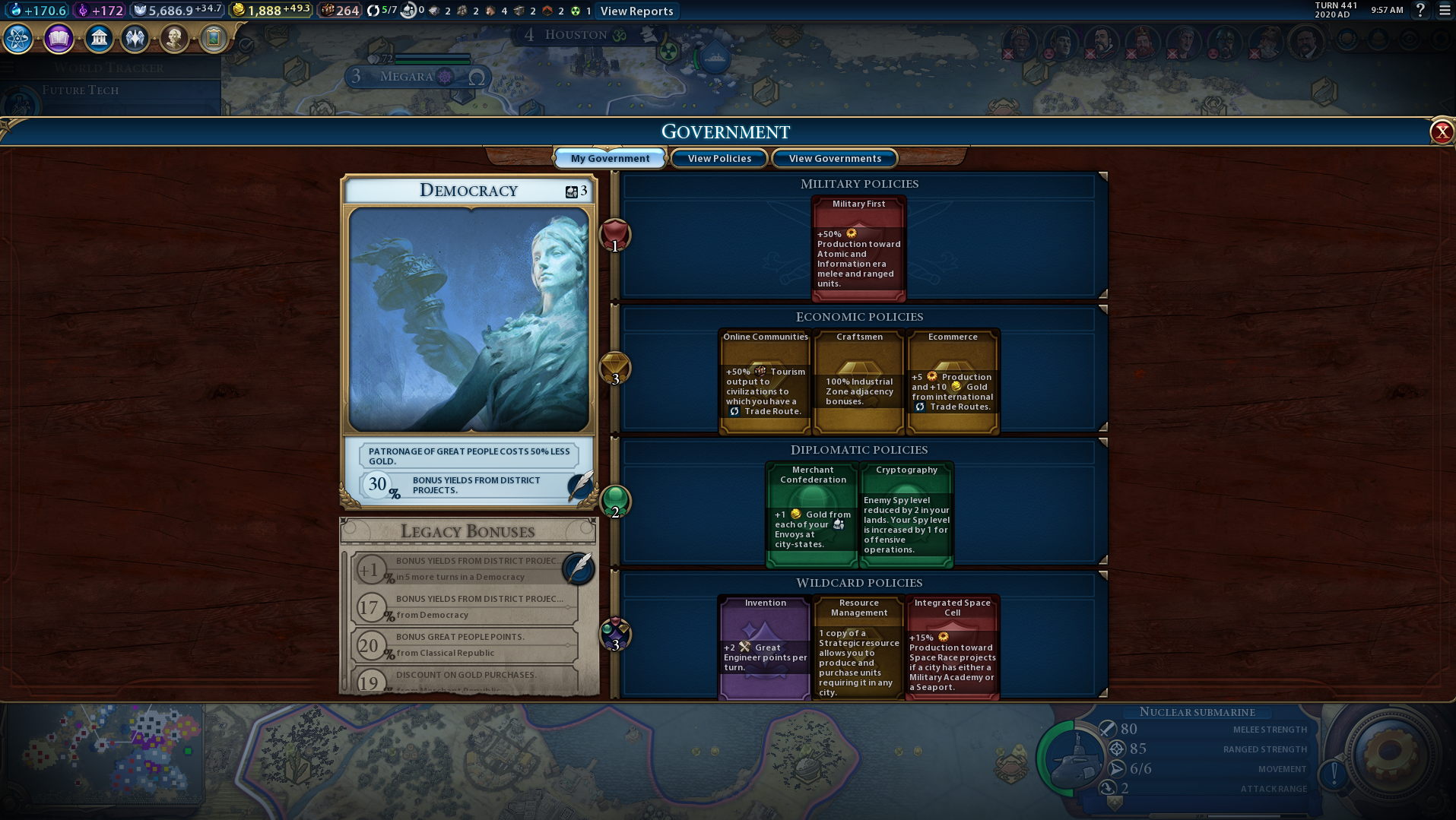Expand the Legacy Bonuses list
This screenshot has width=1456, height=820.
click(x=468, y=531)
